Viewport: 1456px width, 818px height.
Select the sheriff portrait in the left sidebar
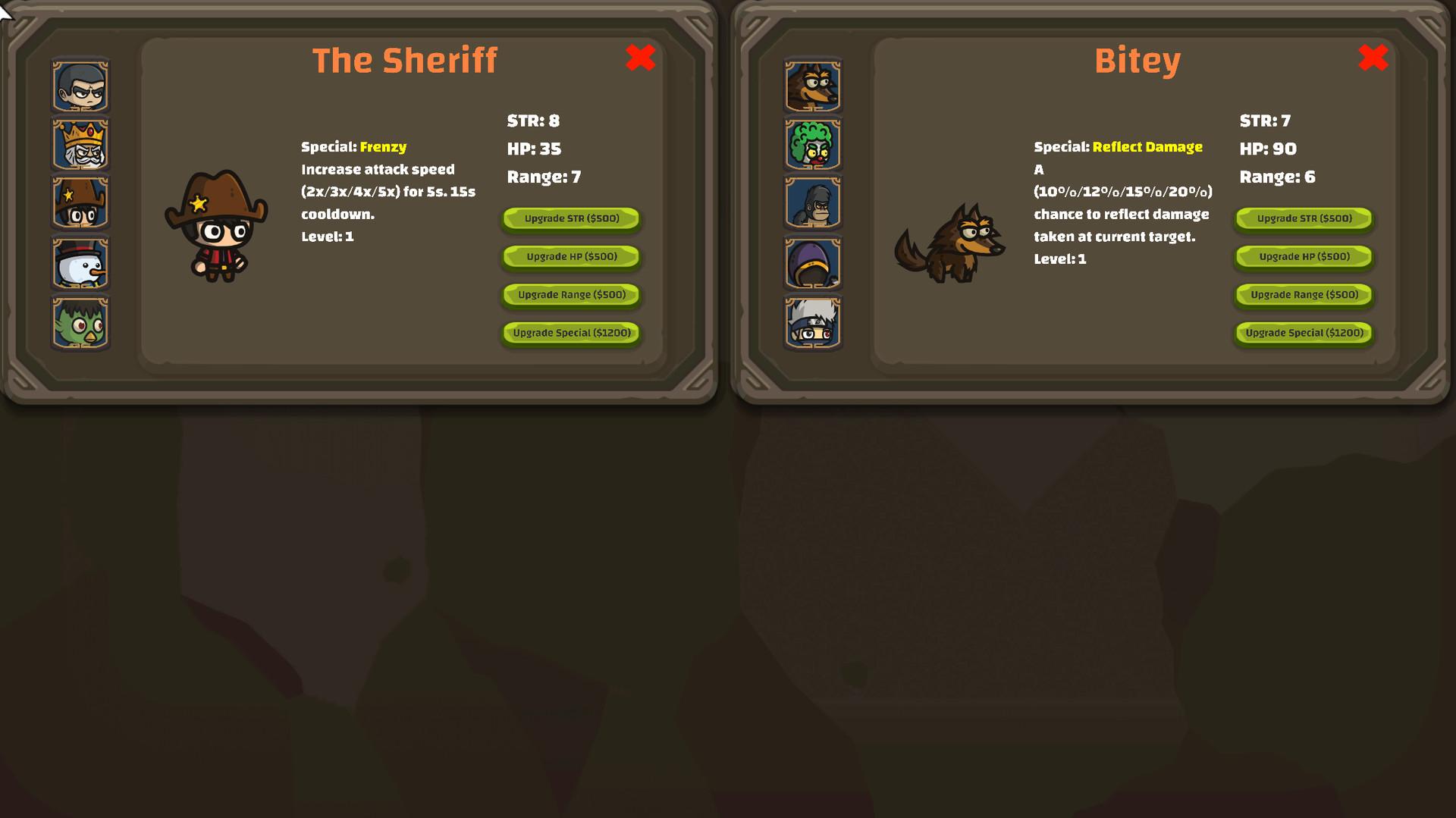[x=80, y=202]
